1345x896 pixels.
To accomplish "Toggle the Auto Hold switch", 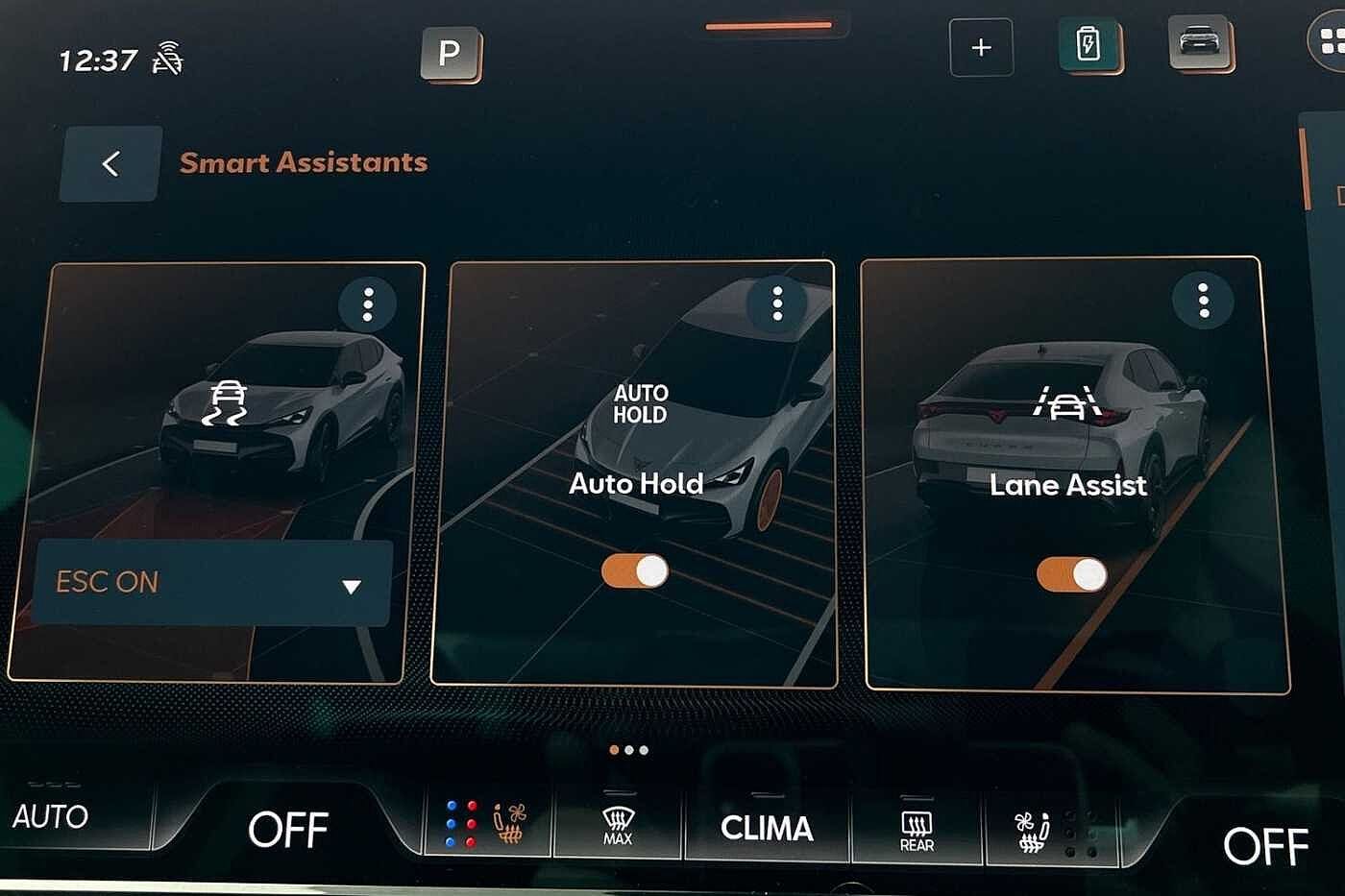I will pyautogui.click(x=635, y=571).
